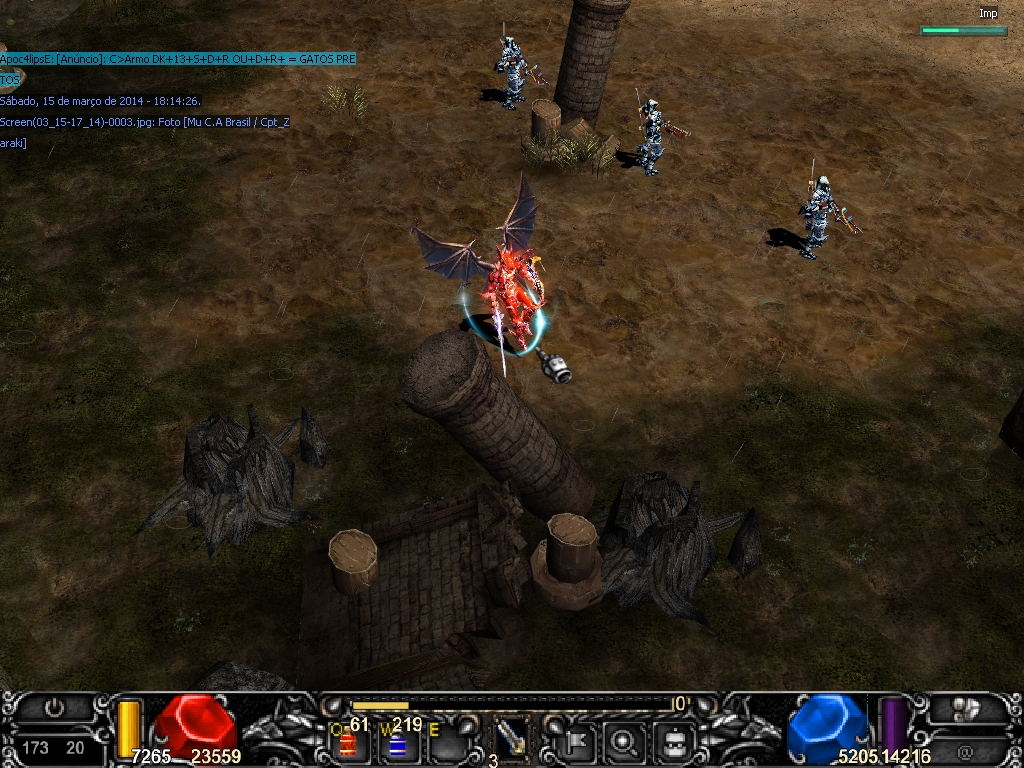Screen dimensions: 1024x768
Task: Select the sword skill slot
Action: [512, 740]
